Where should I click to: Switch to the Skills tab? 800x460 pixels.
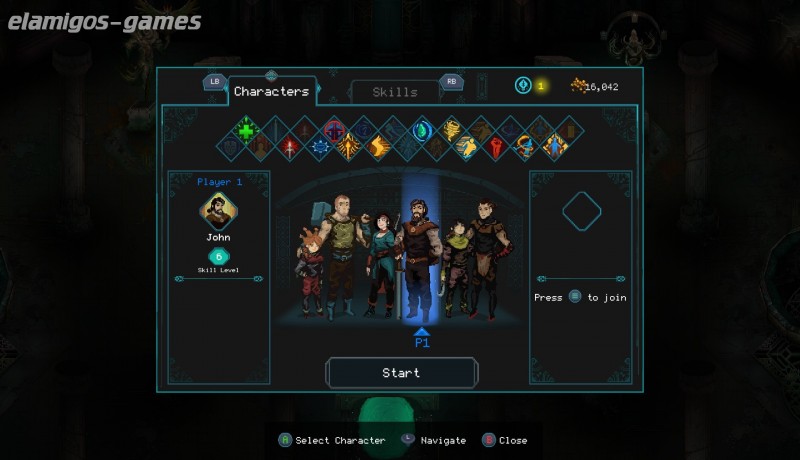click(x=395, y=92)
